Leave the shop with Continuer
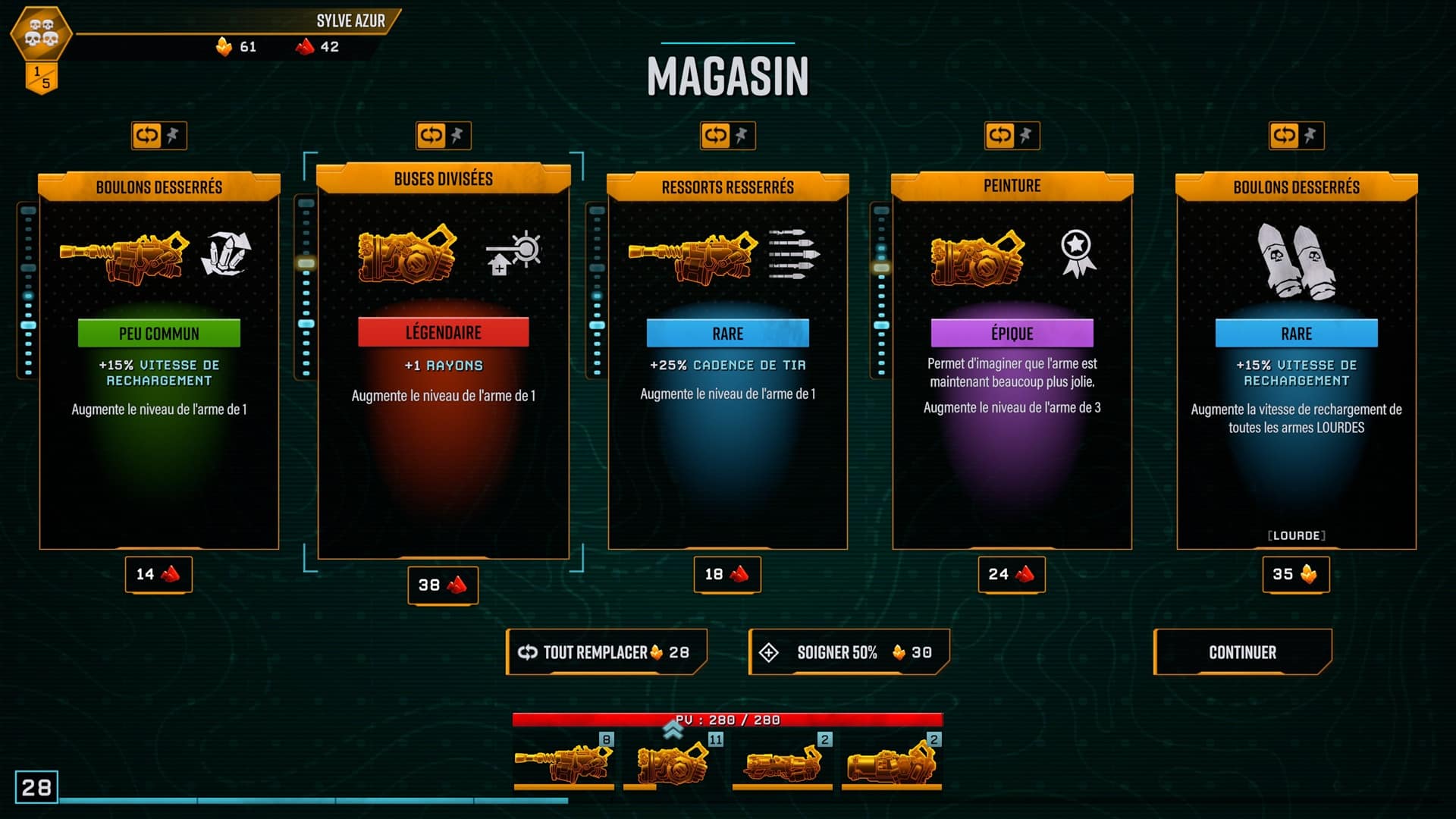 pos(1242,652)
